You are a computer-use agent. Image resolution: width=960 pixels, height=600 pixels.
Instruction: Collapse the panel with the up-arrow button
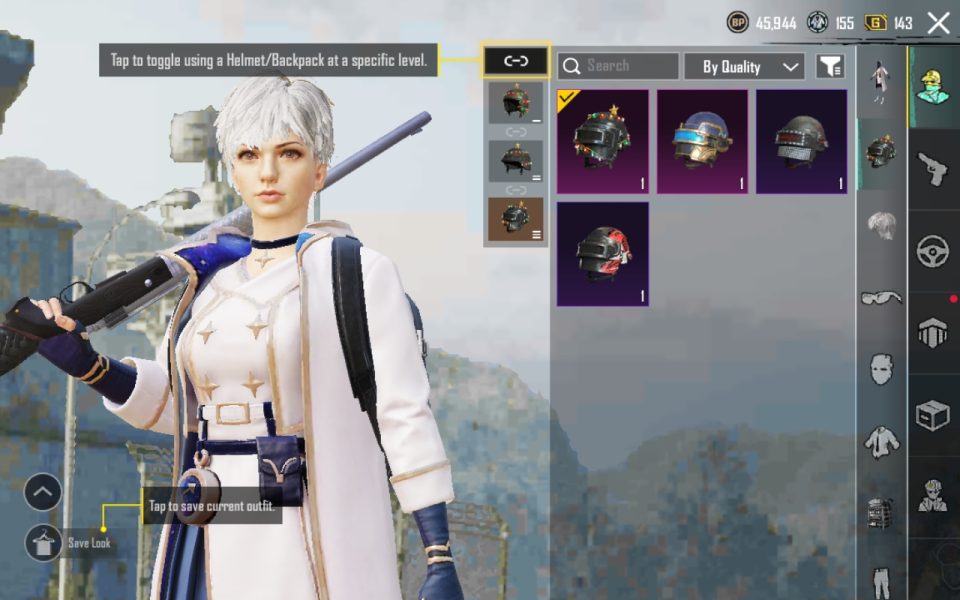[x=43, y=491]
